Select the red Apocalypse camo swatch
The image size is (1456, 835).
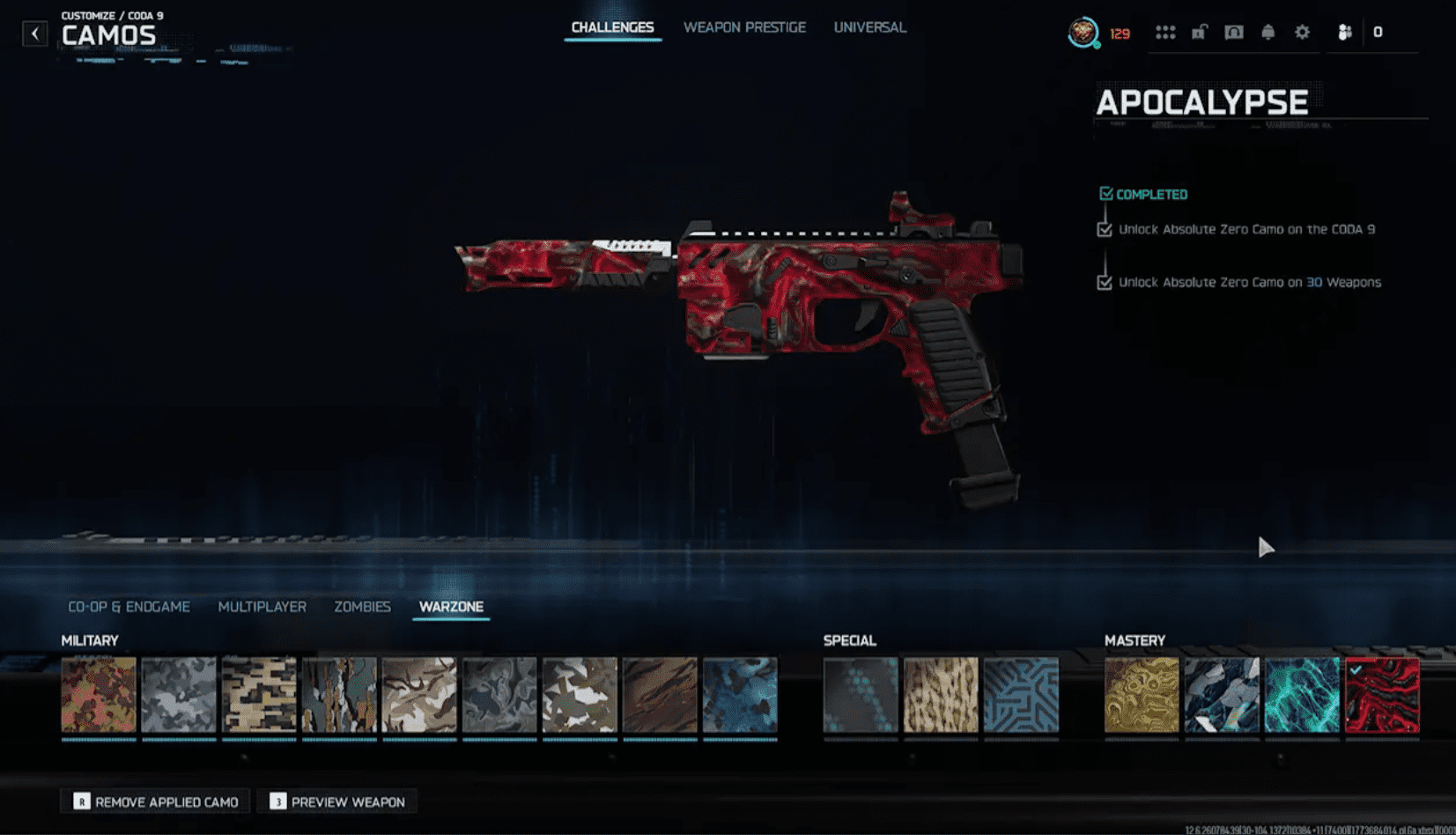click(x=1382, y=695)
